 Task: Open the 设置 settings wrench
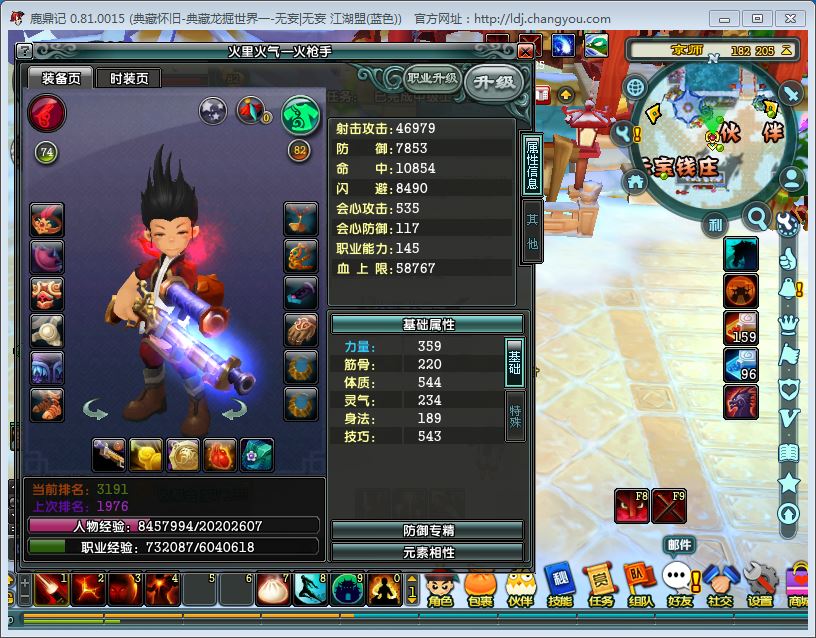760,590
